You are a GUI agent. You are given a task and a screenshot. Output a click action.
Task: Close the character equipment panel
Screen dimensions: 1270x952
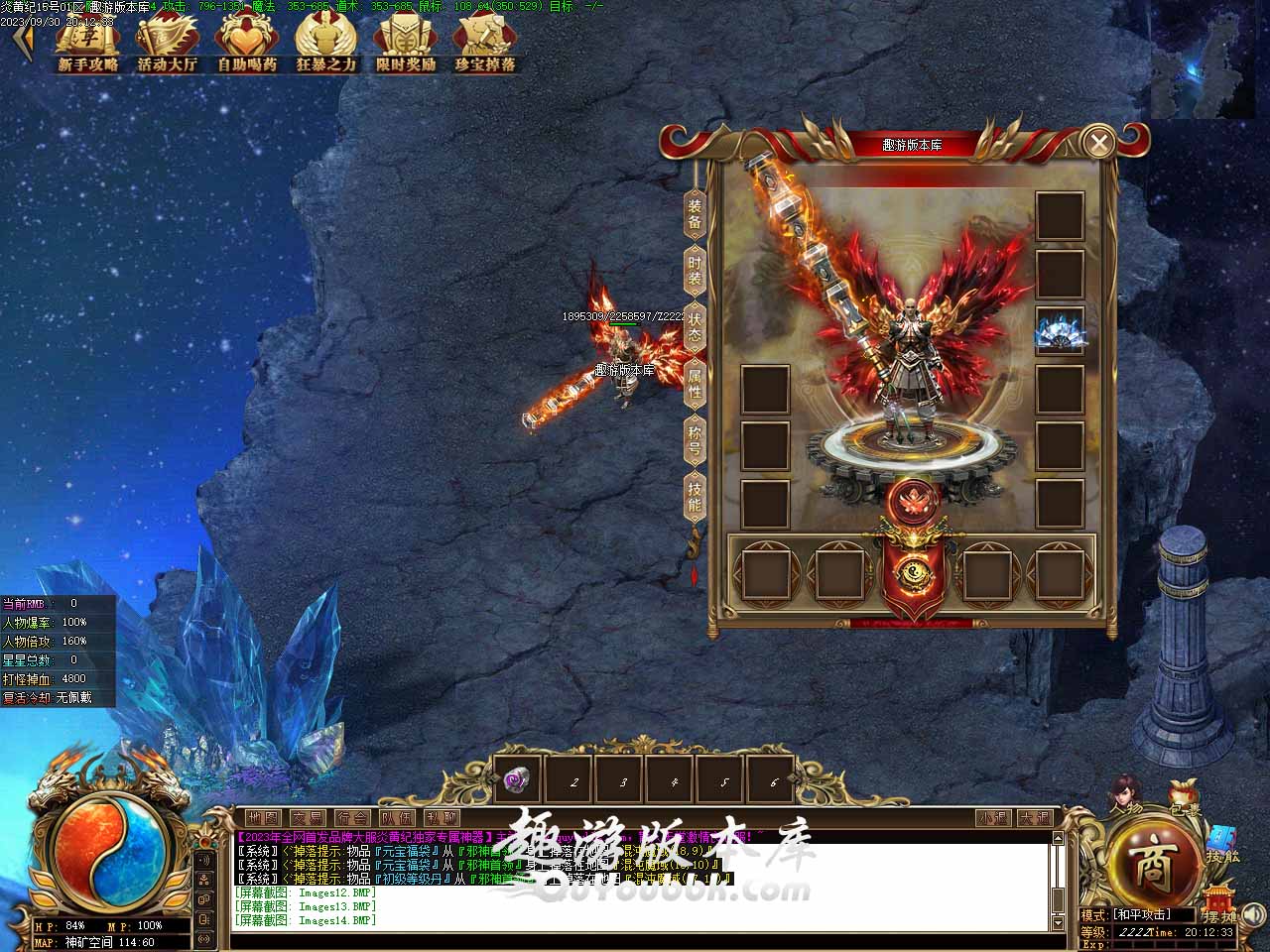click(x=1098, y=143)
